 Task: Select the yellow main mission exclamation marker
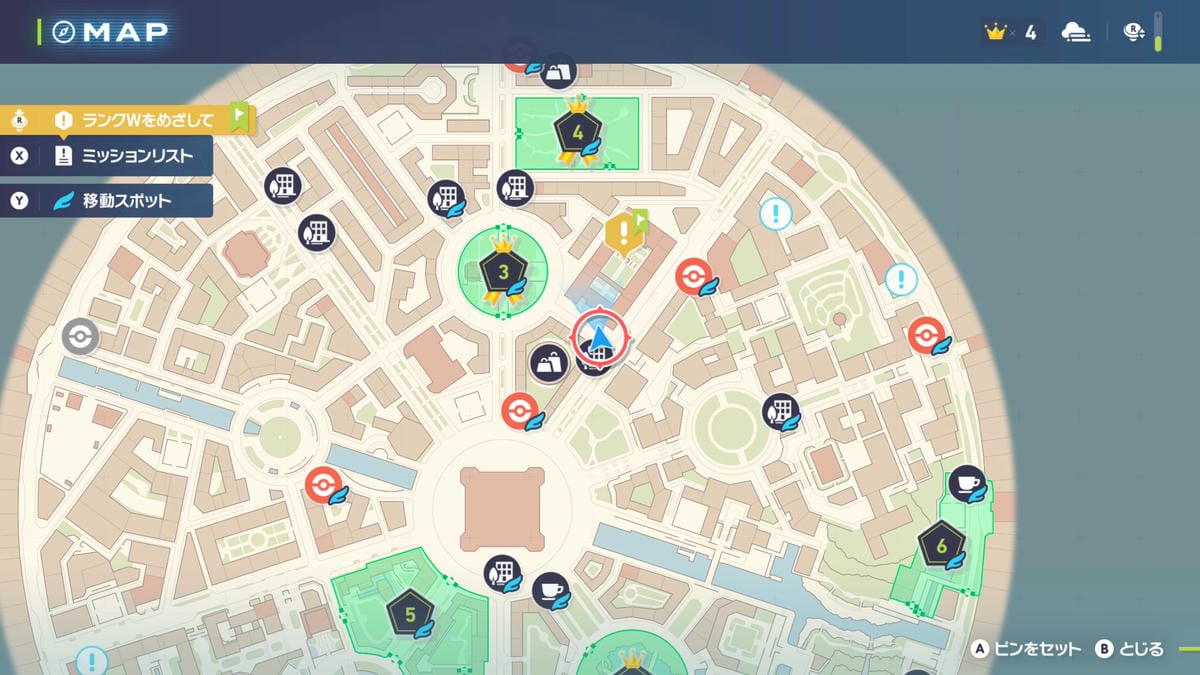[x=624, y=234]
